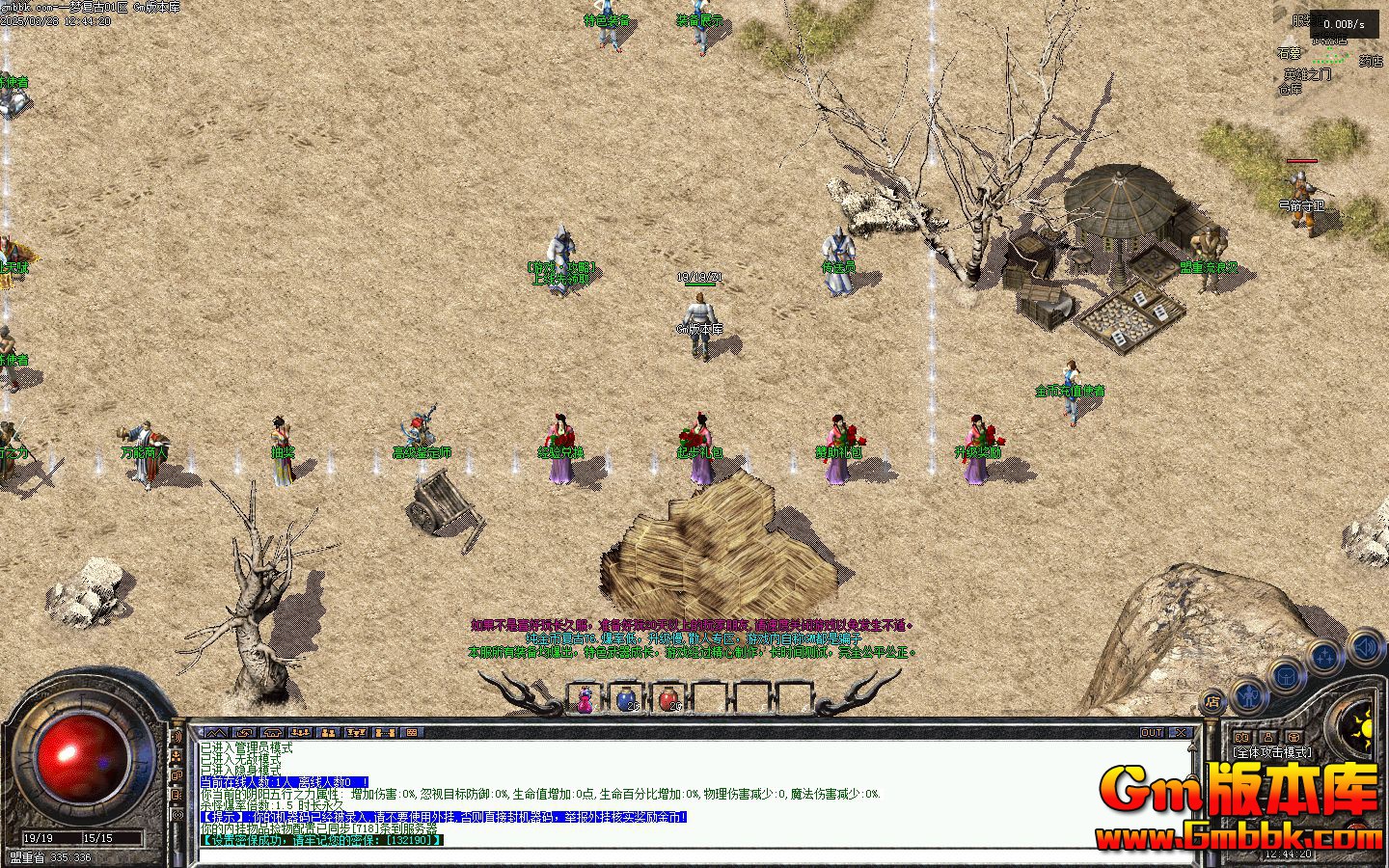The height and width of the screenshot is (868, 1389).
Task: Click the 药店 label on the minimap
Action: click(x=1371, y=61)
